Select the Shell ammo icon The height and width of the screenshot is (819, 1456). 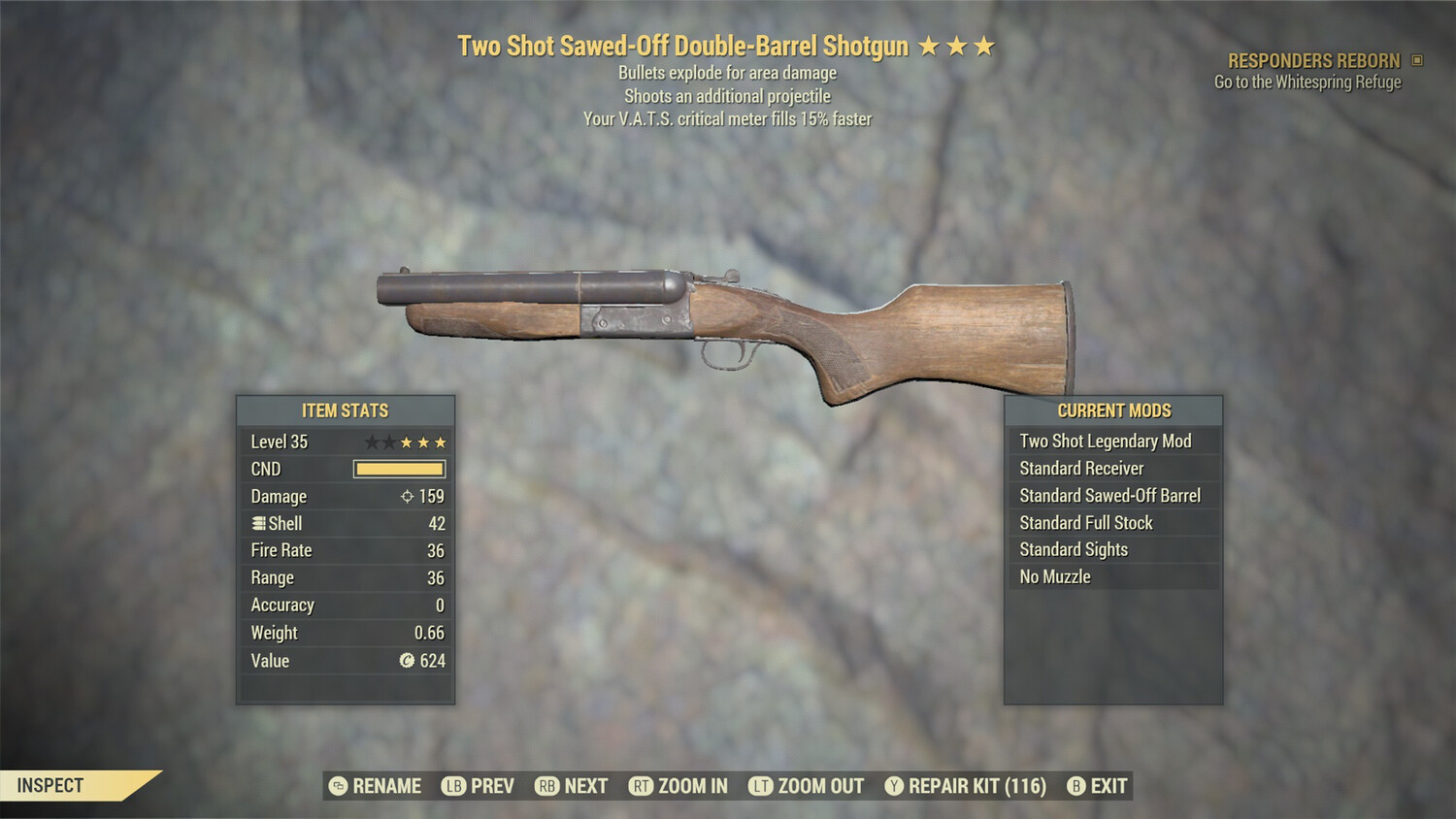tap(258, 523)
